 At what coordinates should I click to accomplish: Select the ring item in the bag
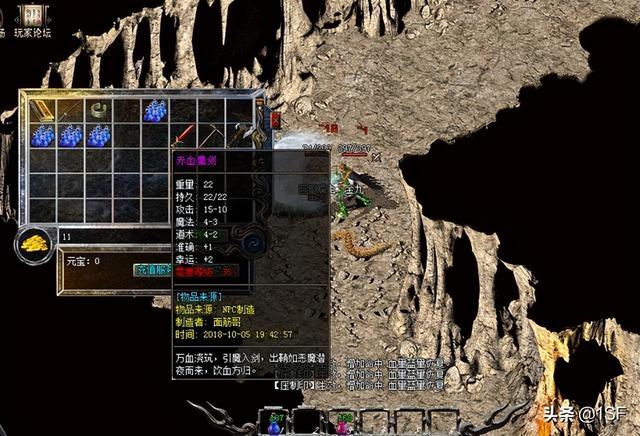(x=98, y=109)
